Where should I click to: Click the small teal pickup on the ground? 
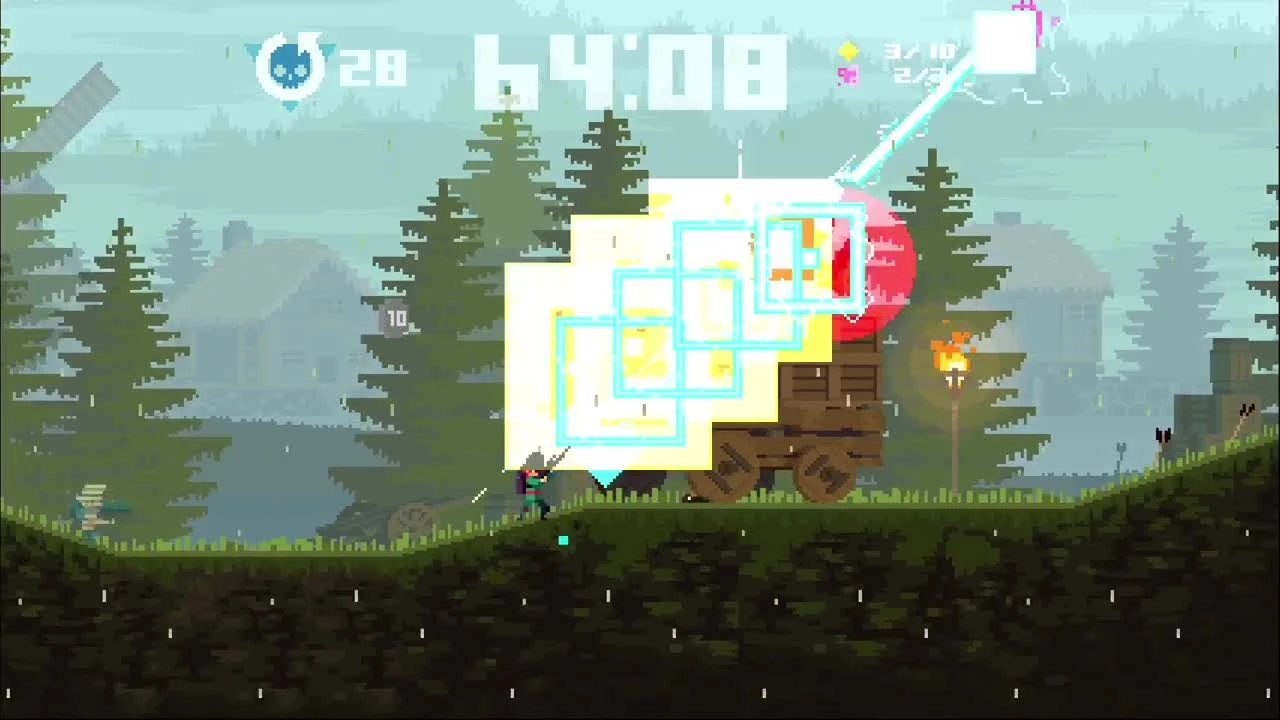(563, 540)
